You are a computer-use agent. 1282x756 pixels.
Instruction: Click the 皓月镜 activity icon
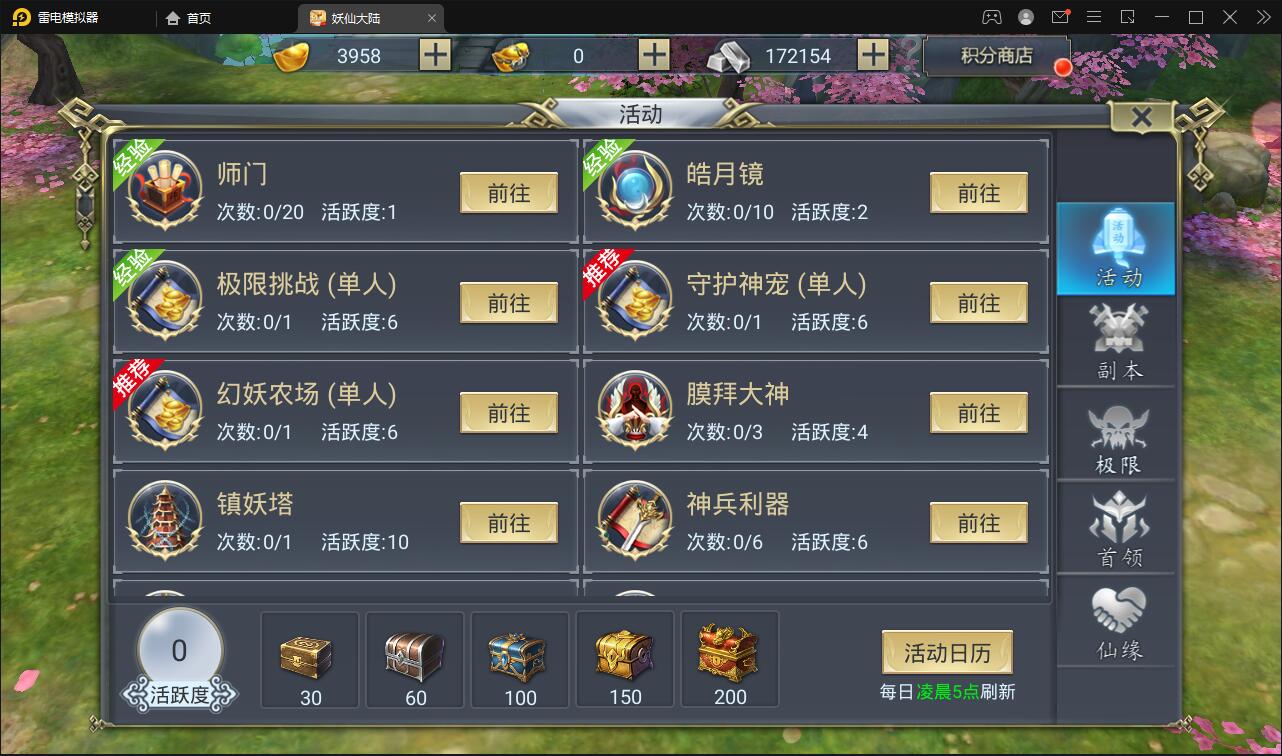tap(634, 191)
